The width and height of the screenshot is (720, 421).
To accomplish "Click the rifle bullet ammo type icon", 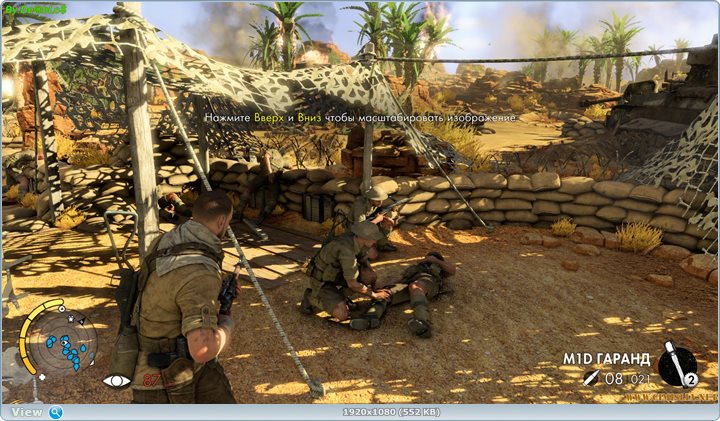I will (590, 378).
